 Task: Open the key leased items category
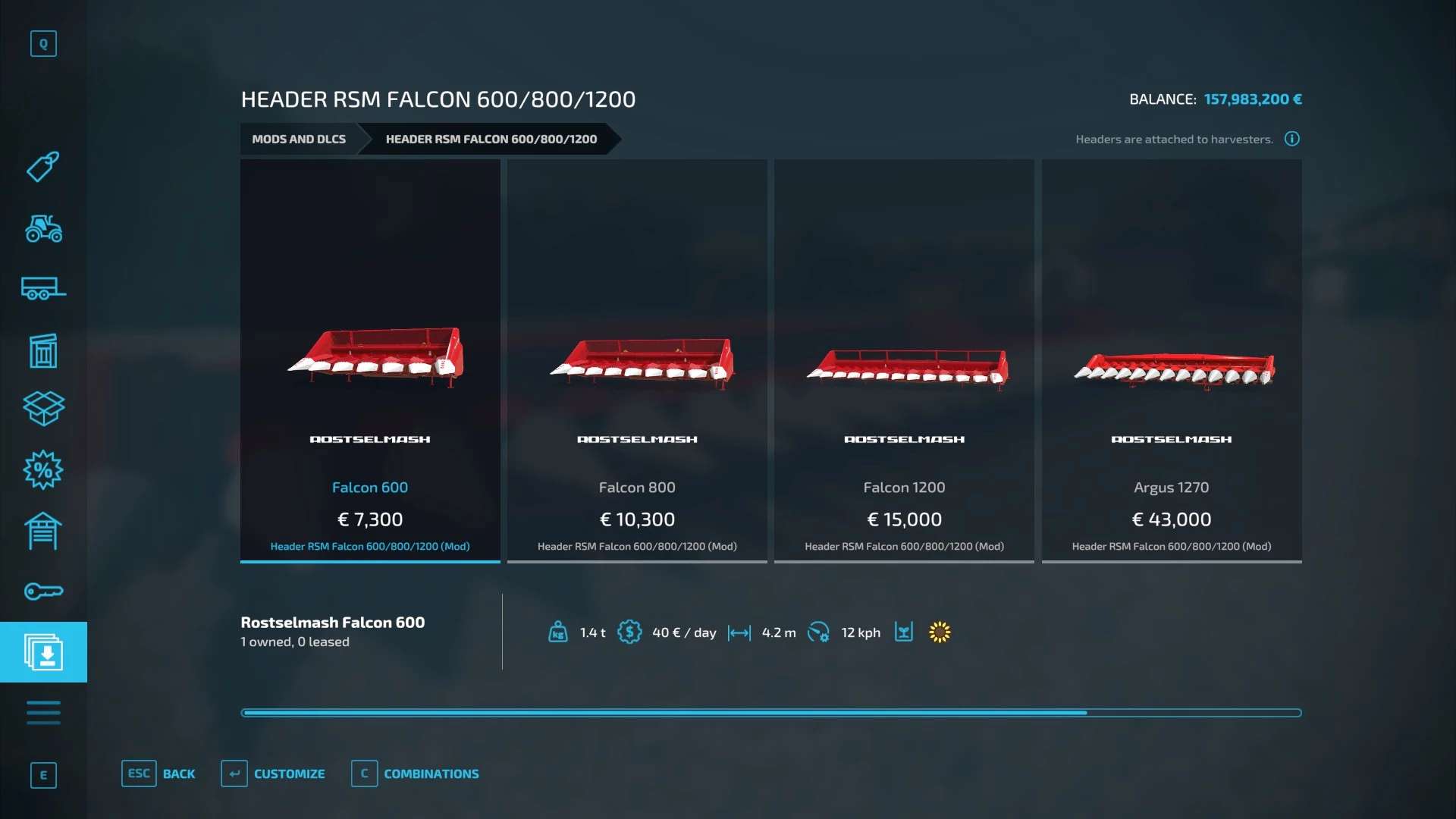click(43, 591)
